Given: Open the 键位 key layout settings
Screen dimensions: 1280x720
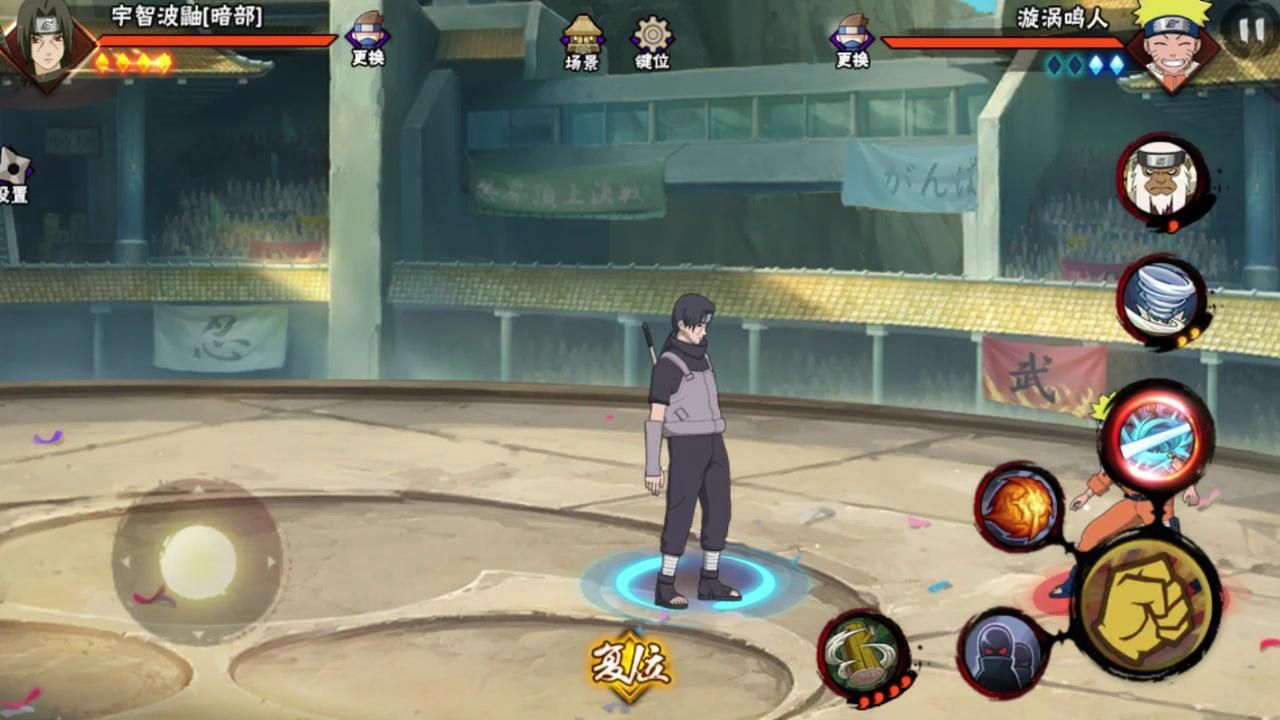Looking at the screenshot, I should click(x=652, y=42).
